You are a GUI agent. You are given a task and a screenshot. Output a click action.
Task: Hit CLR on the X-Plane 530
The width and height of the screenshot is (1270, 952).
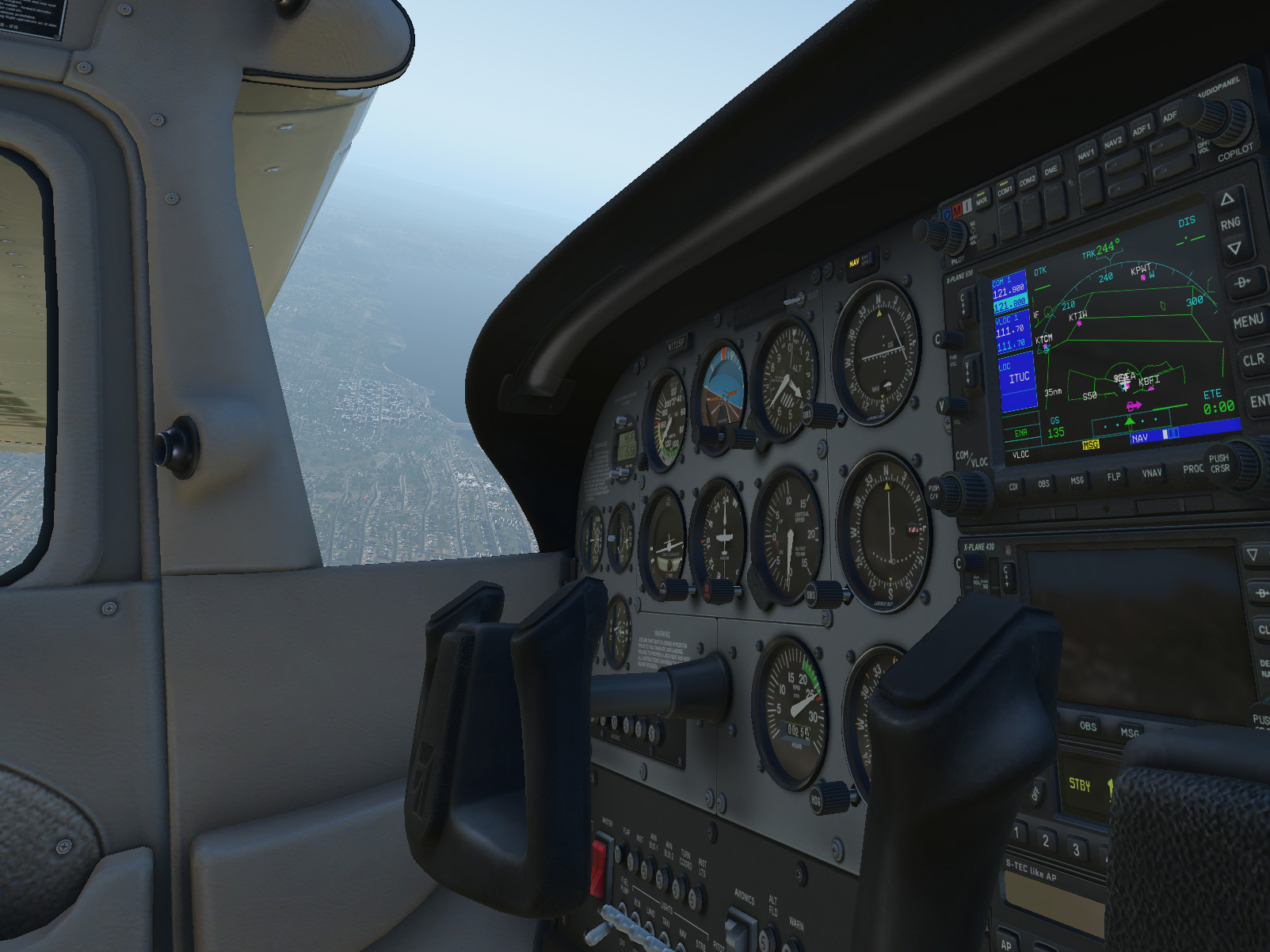[1253, 360]
